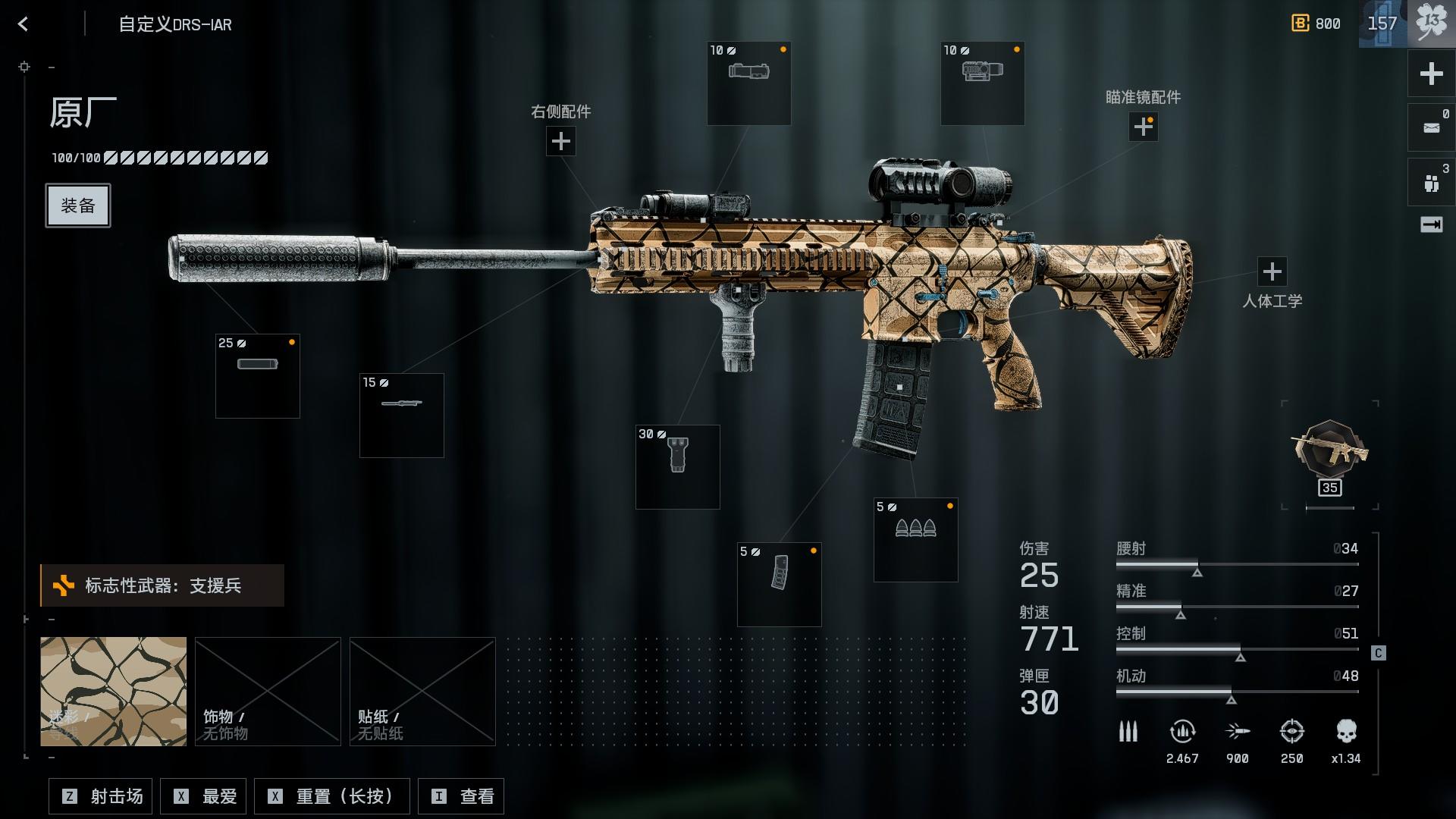
Task: Select the magazine attachment slot
Action: pyautogui.click(x=780, y=585)
